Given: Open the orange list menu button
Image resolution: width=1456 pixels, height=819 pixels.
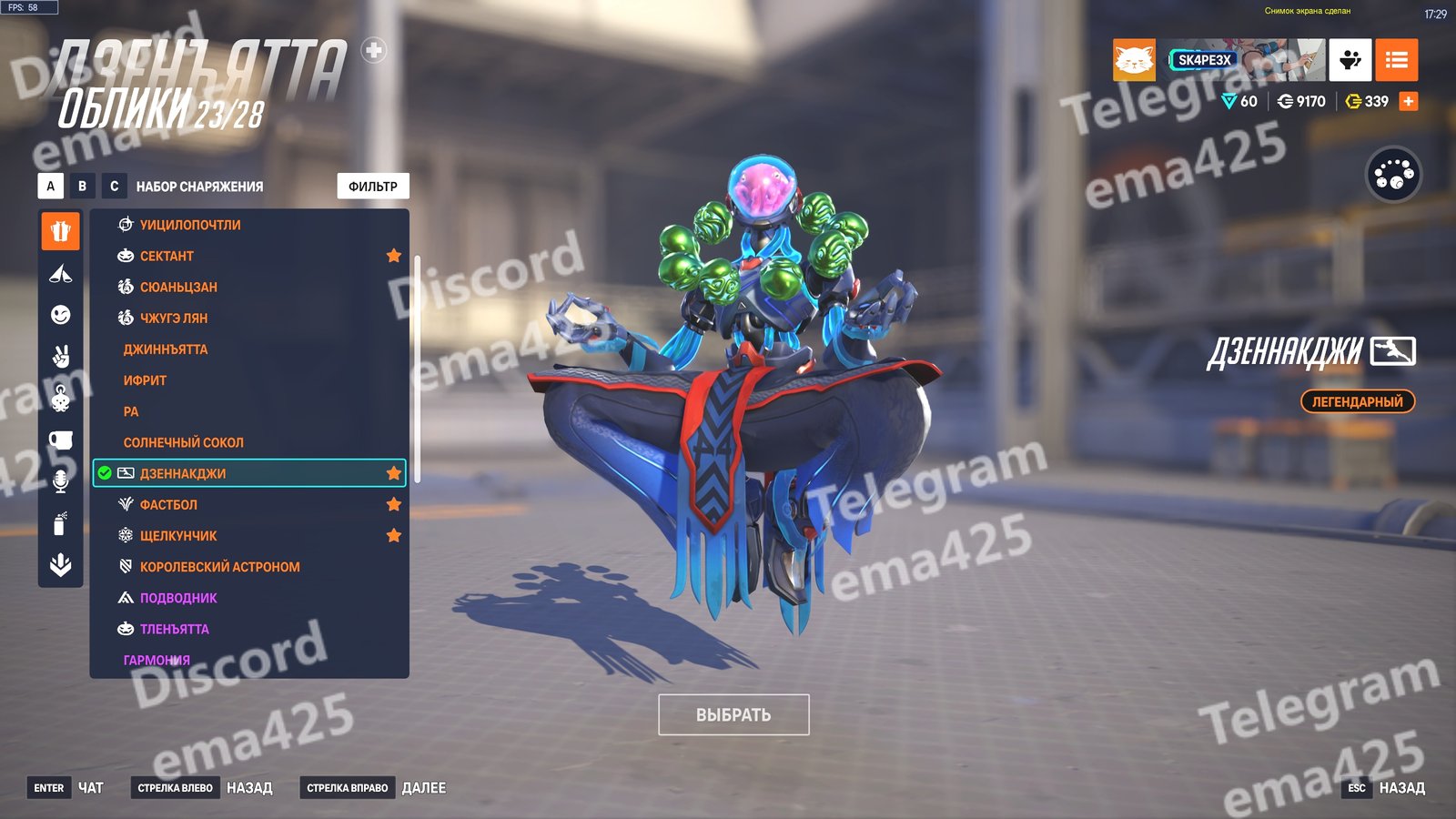Looking at the screenshot, I should (x=1396, y=60).
